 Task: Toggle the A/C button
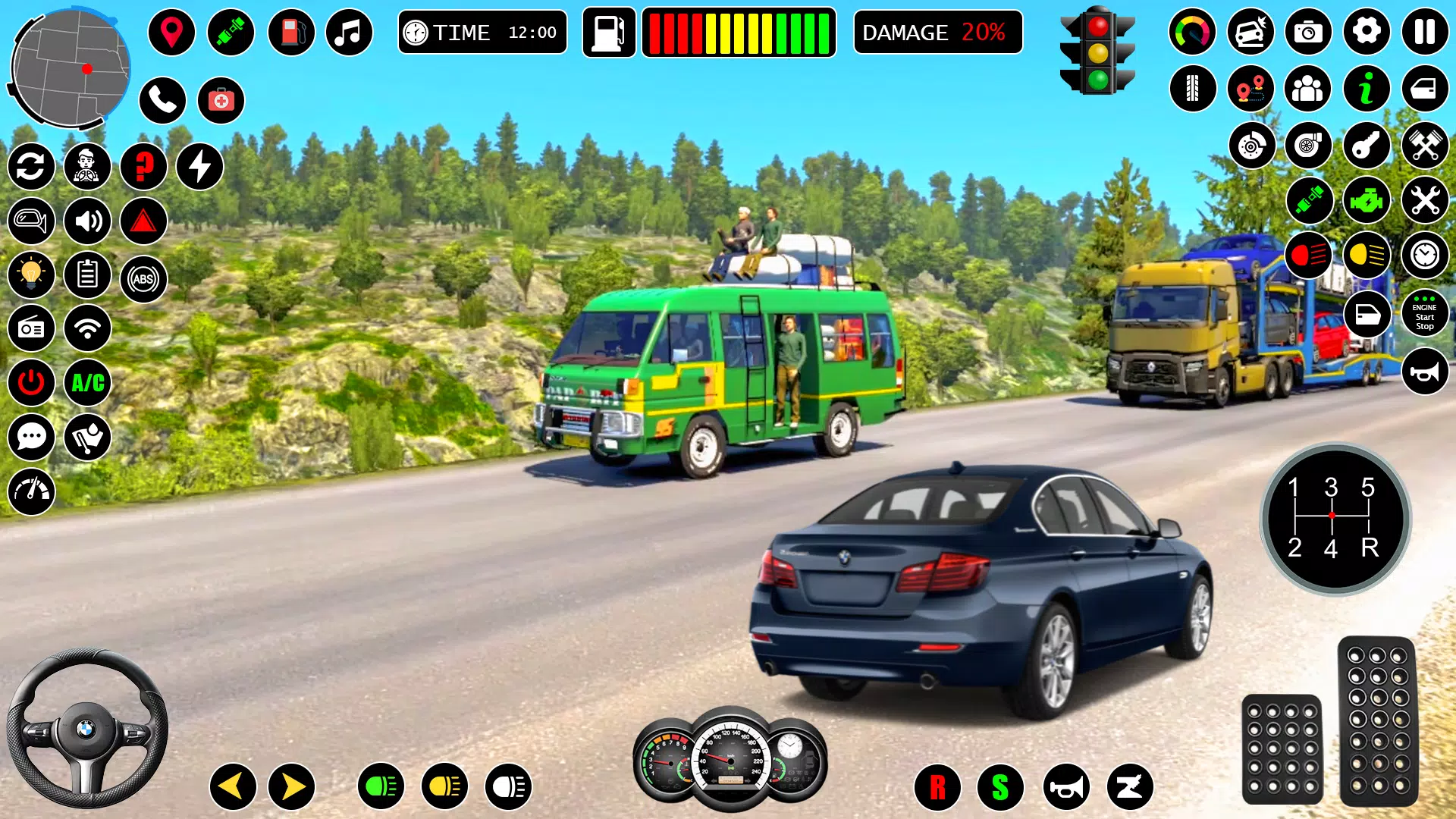(88, 383)
